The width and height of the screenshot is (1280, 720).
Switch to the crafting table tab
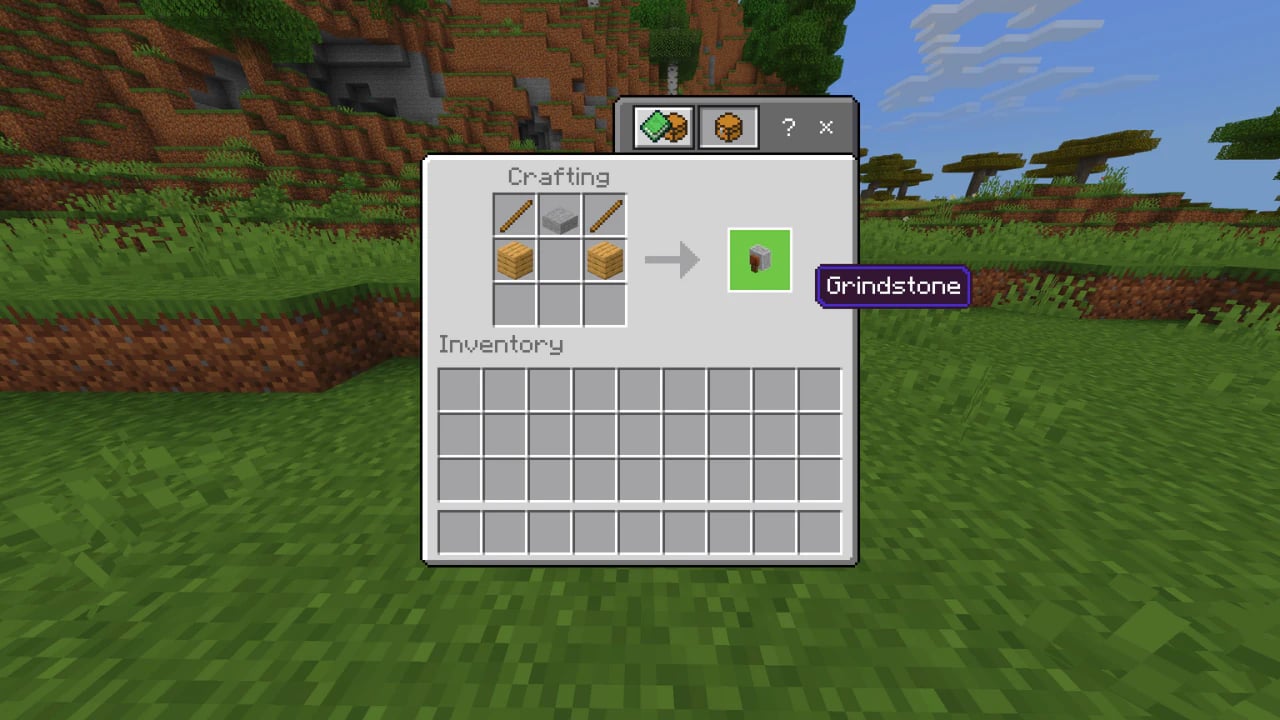pyautogui.click(x=728, y=126)
